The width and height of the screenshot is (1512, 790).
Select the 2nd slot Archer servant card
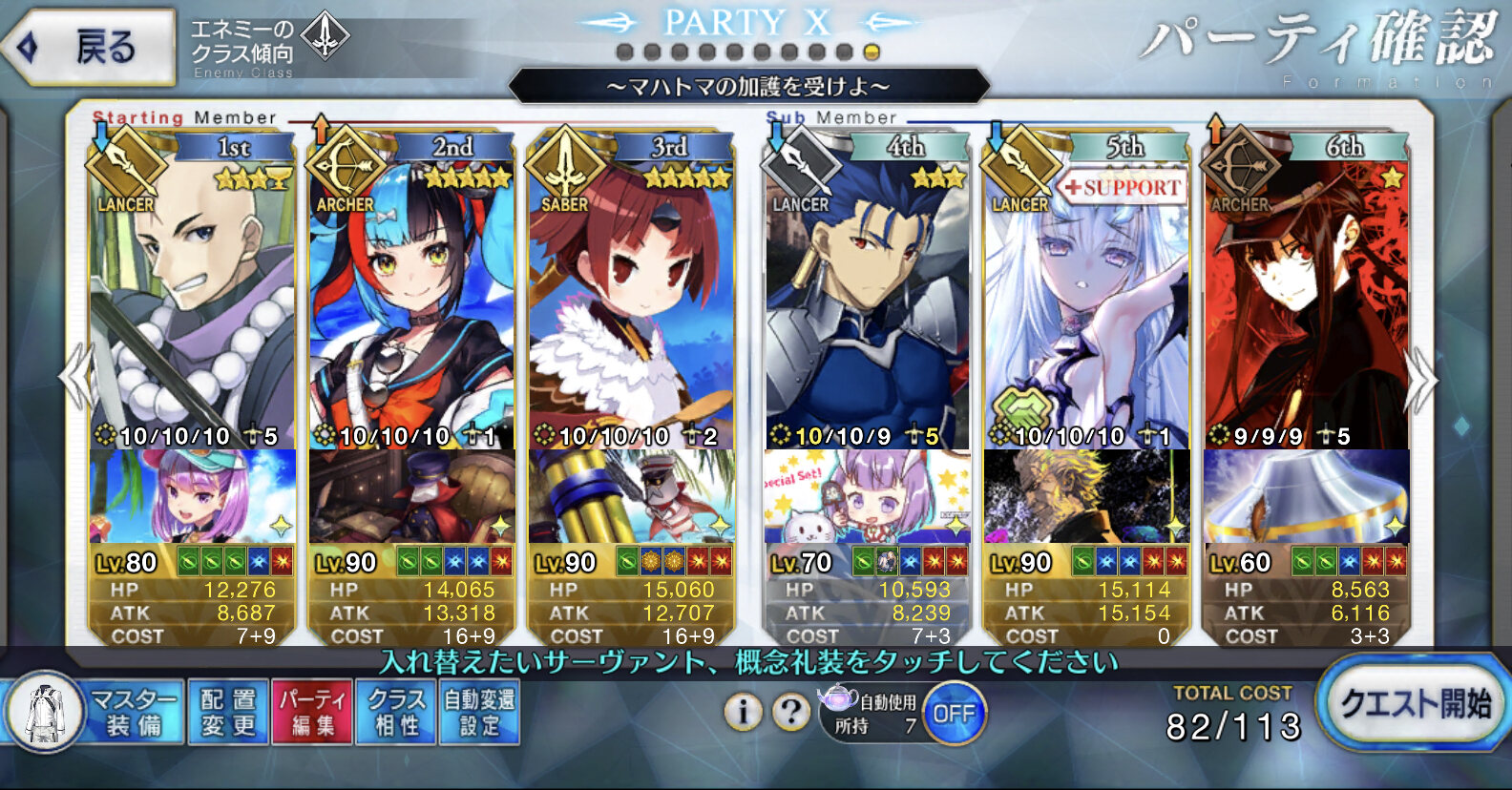tap(411, 305)
